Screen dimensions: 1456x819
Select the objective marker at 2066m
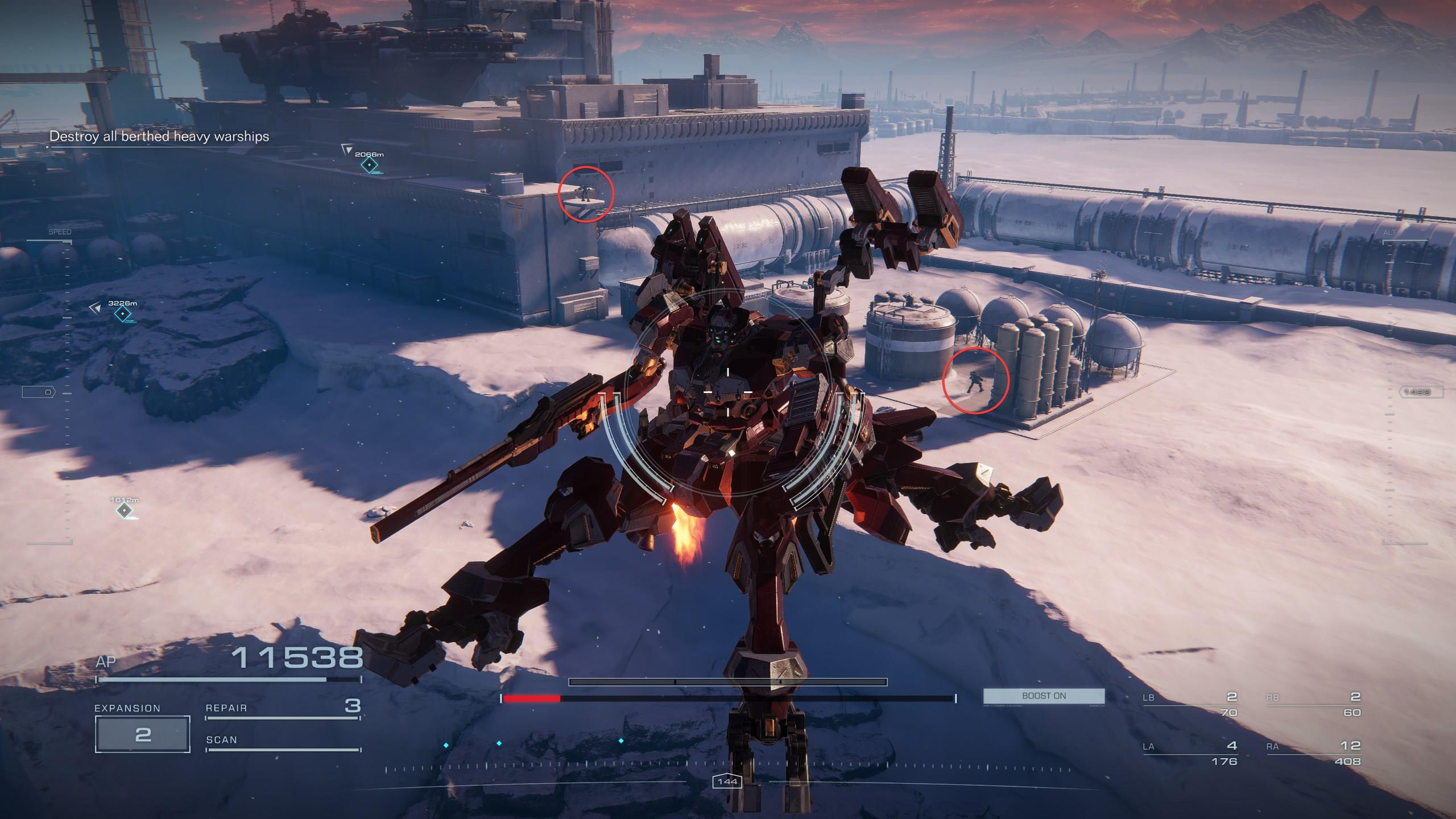[x=370, y=165]
